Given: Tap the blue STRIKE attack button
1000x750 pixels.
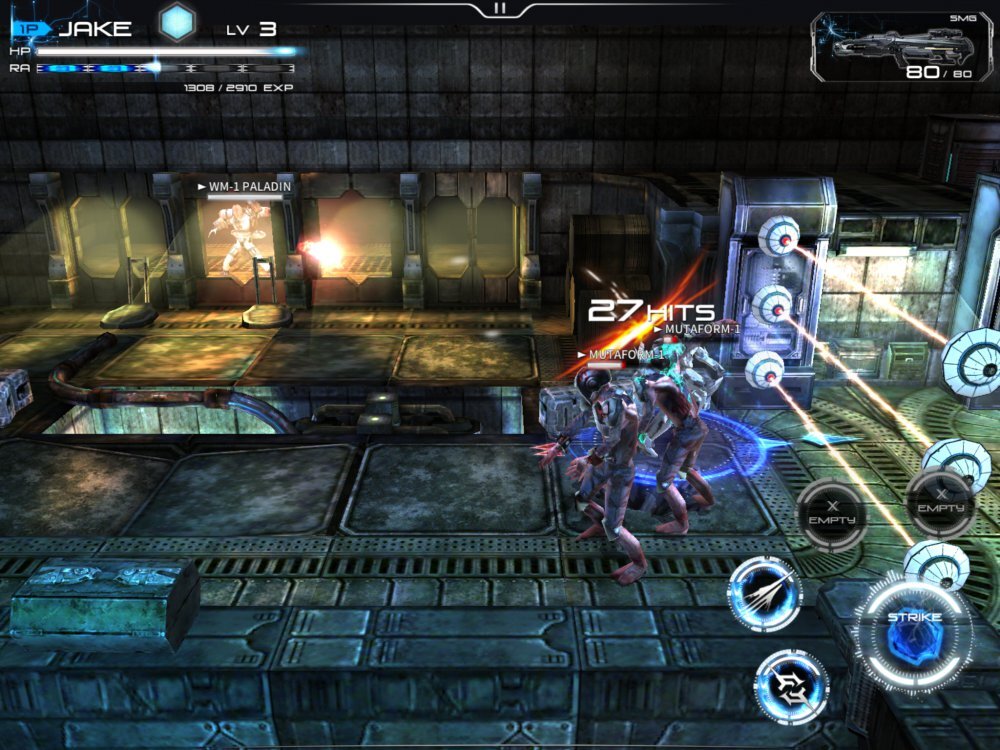Looking at the screenshot, I should [914, 632].
